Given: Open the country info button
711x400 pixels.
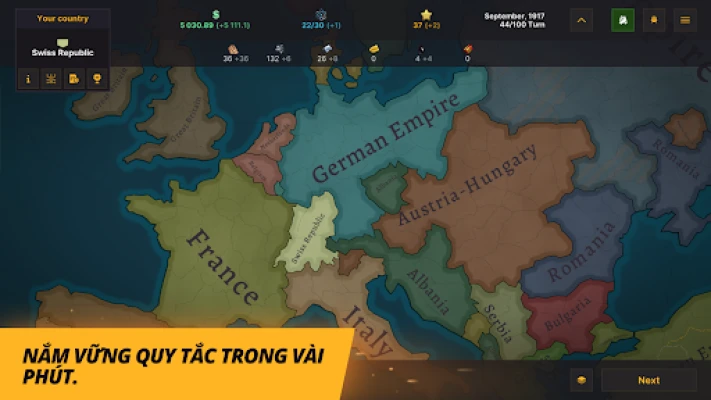Looking at the screenshot, I should [x=27, y=78].
